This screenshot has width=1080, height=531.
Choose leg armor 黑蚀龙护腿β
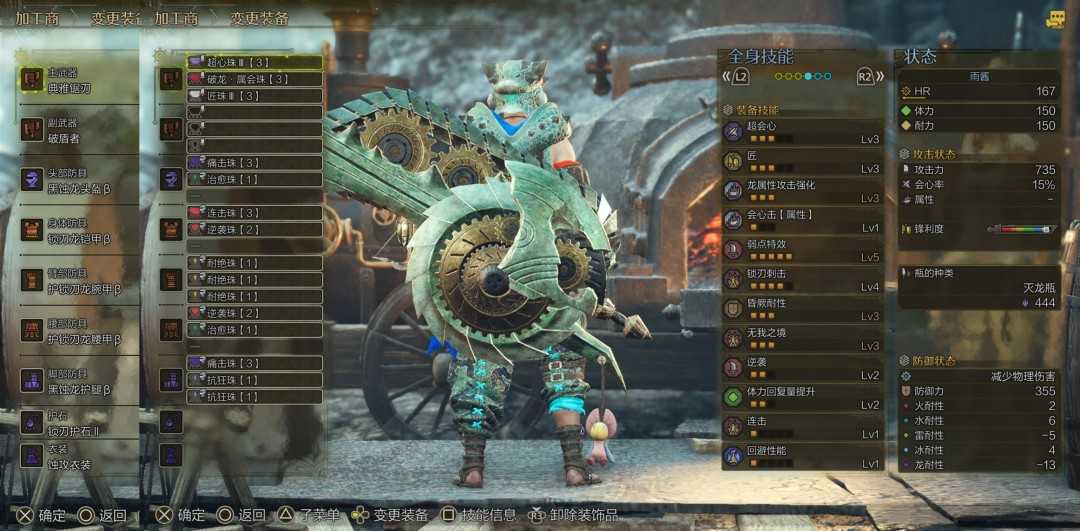tap(75, 382)
